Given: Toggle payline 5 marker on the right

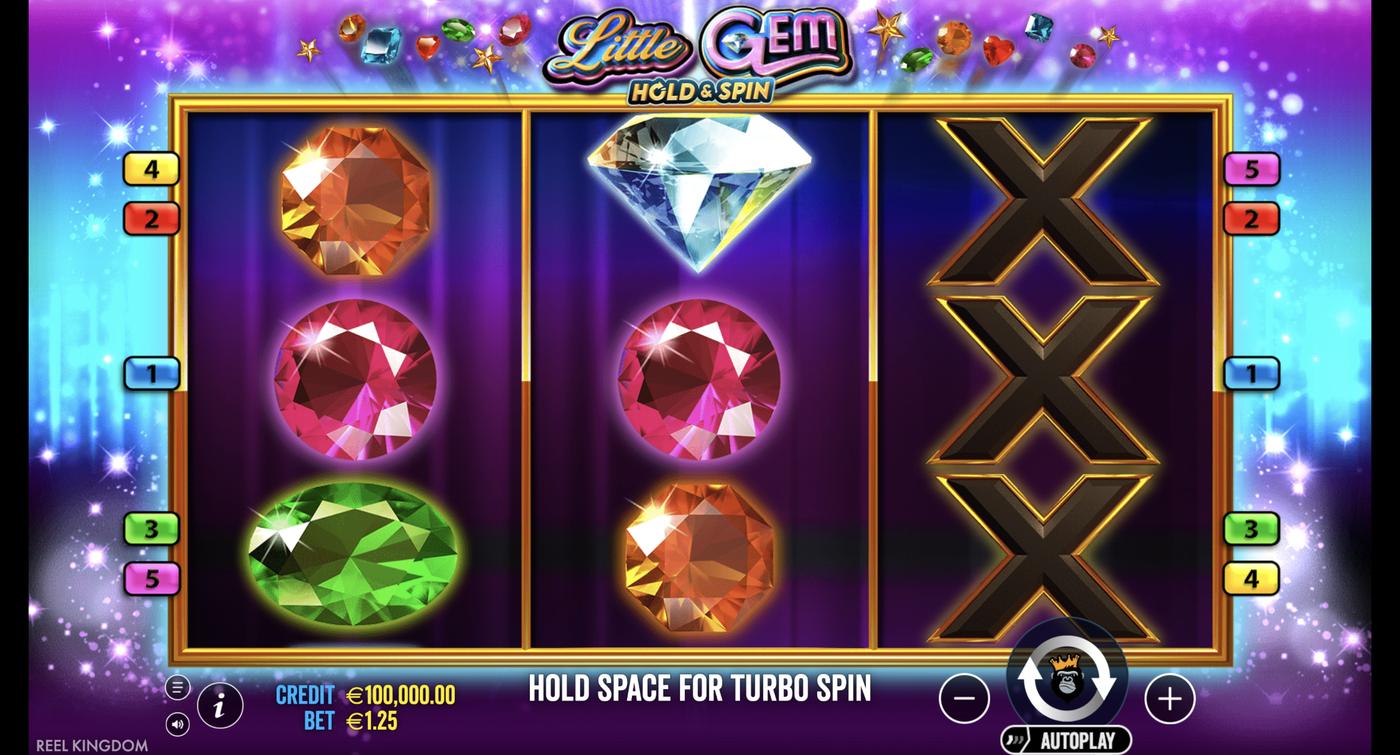Looking at the screenshot, I should click(x=1250, y=170).
